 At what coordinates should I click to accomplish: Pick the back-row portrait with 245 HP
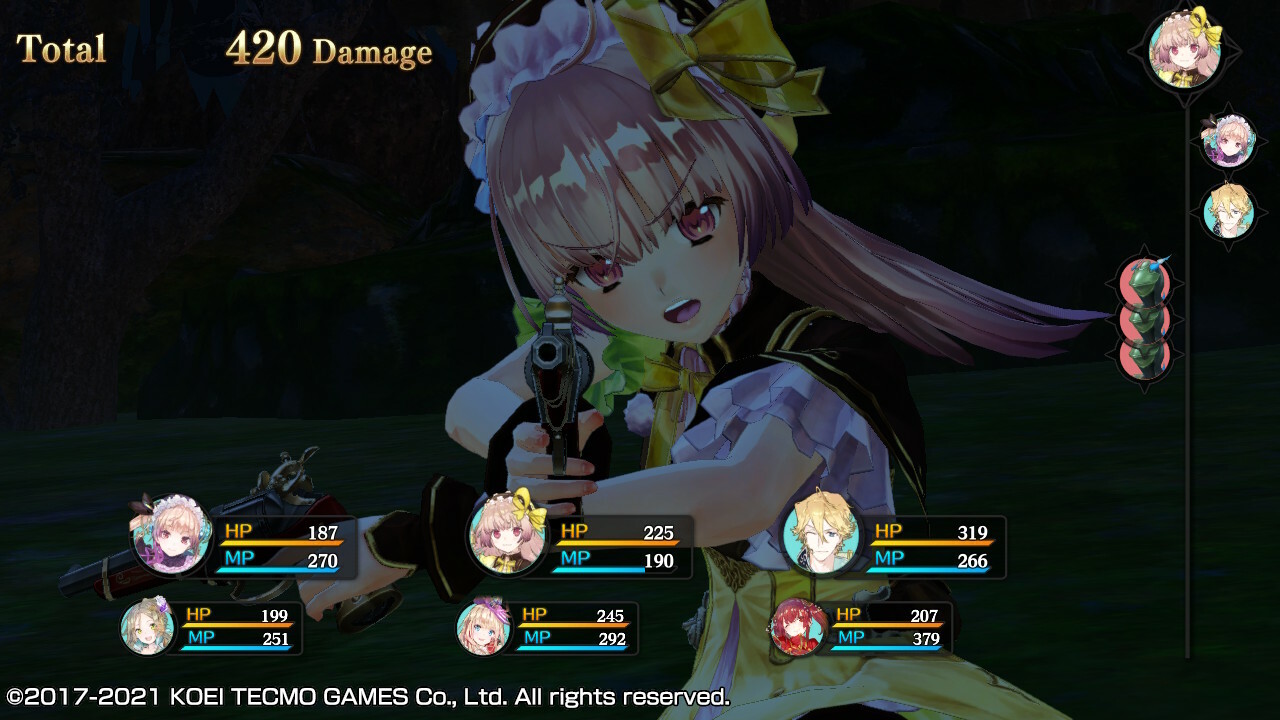483,628
